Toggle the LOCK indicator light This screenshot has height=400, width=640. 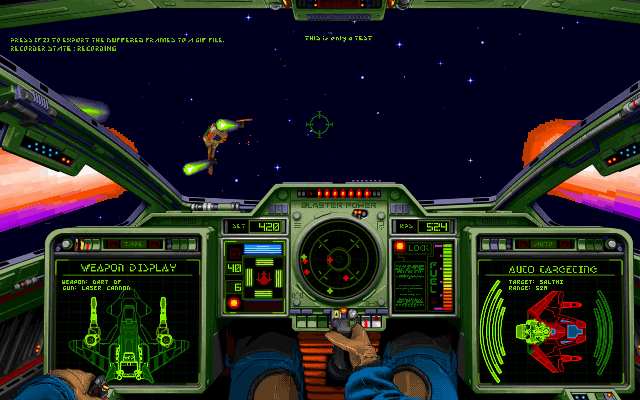(x=400, y=246)
